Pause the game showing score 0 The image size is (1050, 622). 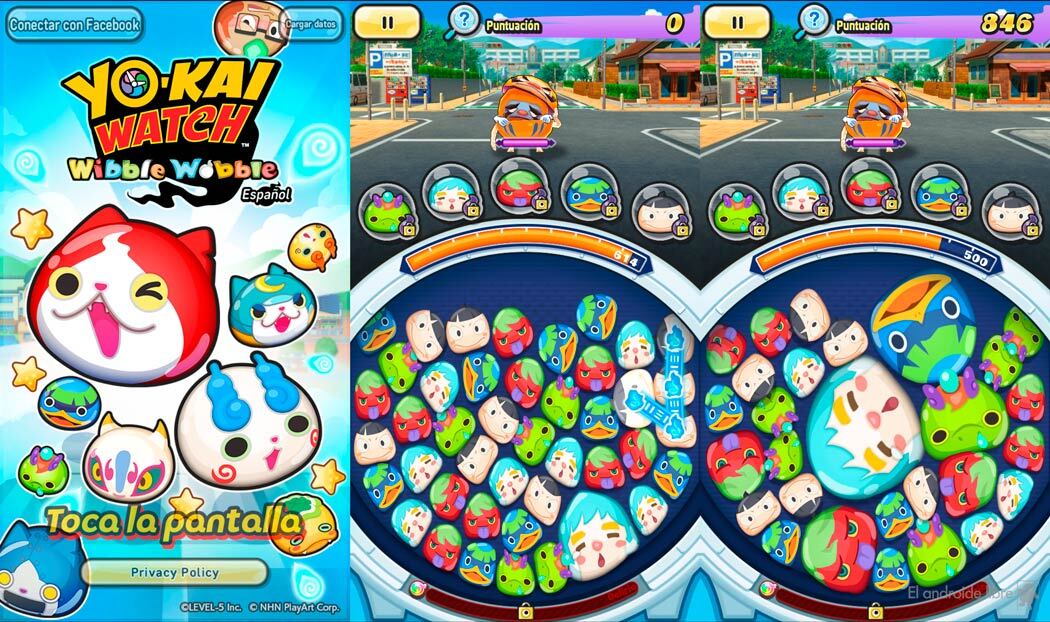click(x=387, y=20)
